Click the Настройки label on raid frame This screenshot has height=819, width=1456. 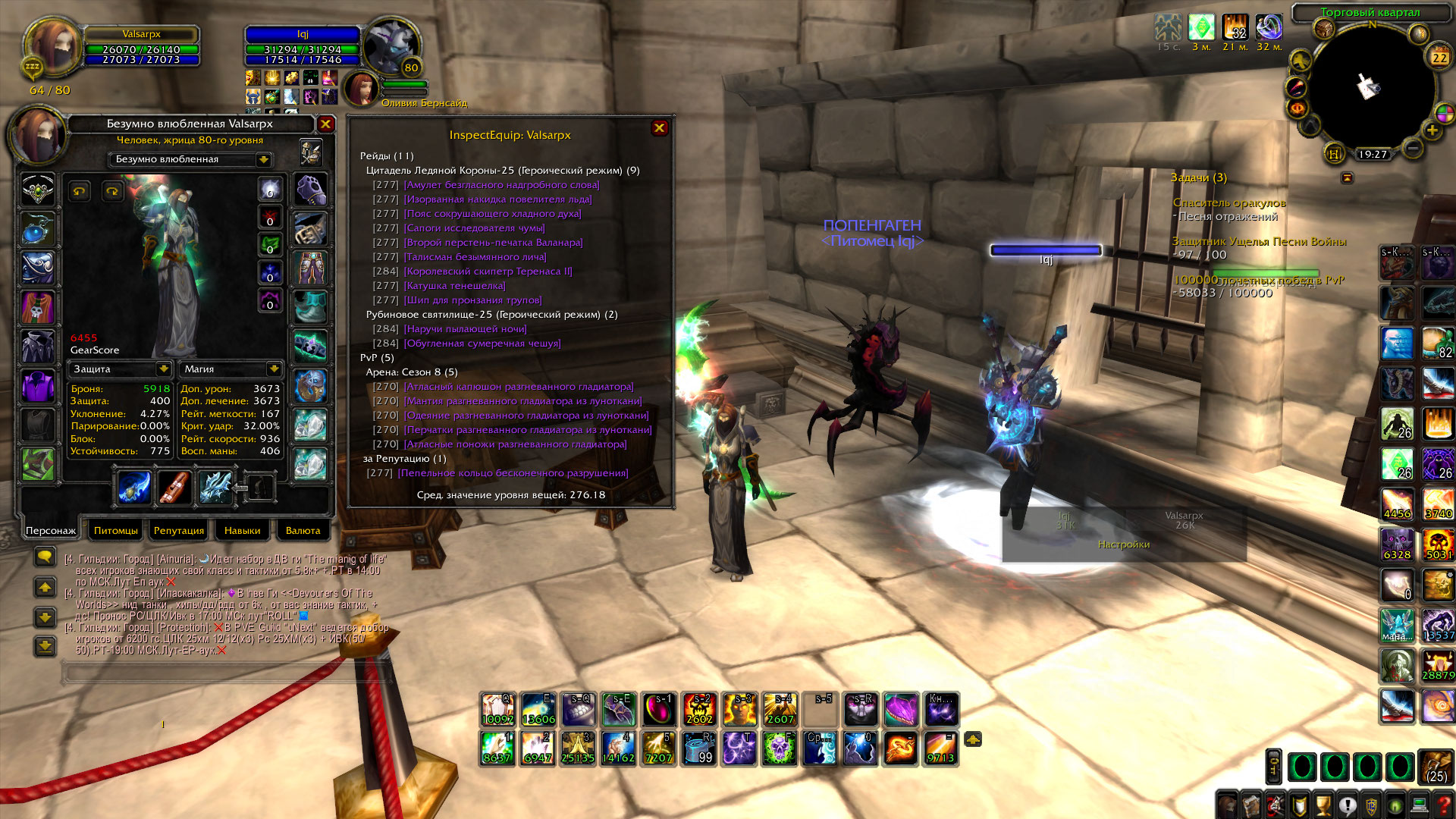[1123, 544]
